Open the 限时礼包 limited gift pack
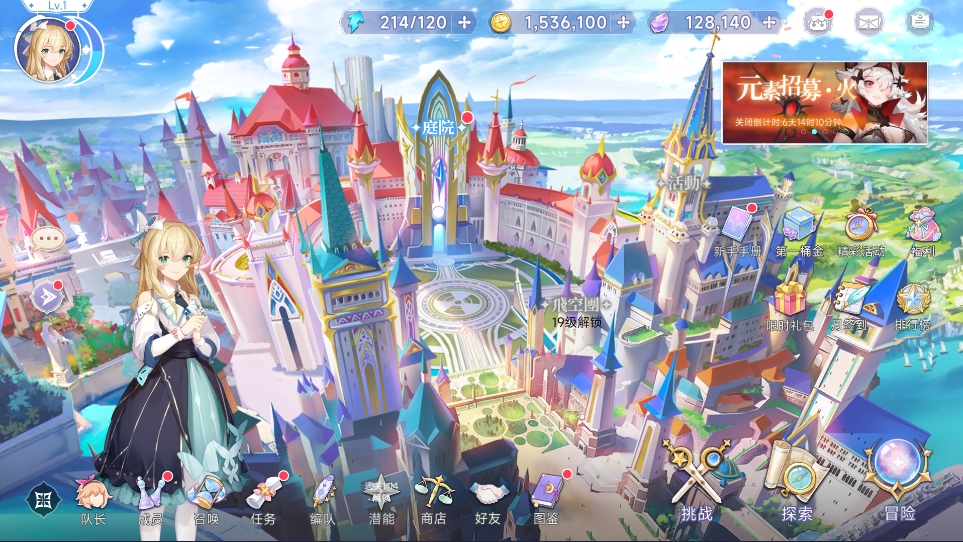Viewport: 963px width, 542px height. point(790,305)
